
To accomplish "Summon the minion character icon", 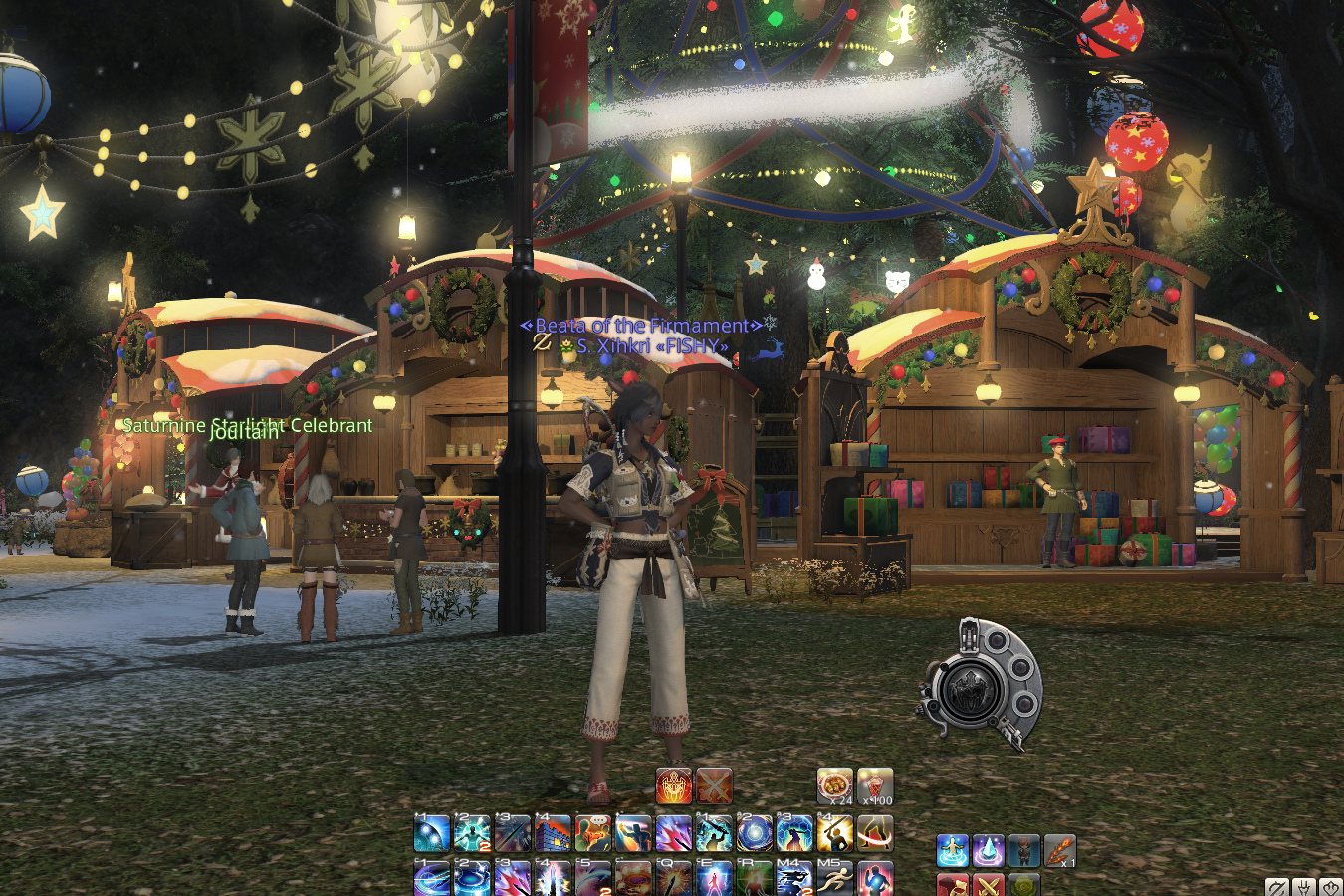I will (1024, 851).
